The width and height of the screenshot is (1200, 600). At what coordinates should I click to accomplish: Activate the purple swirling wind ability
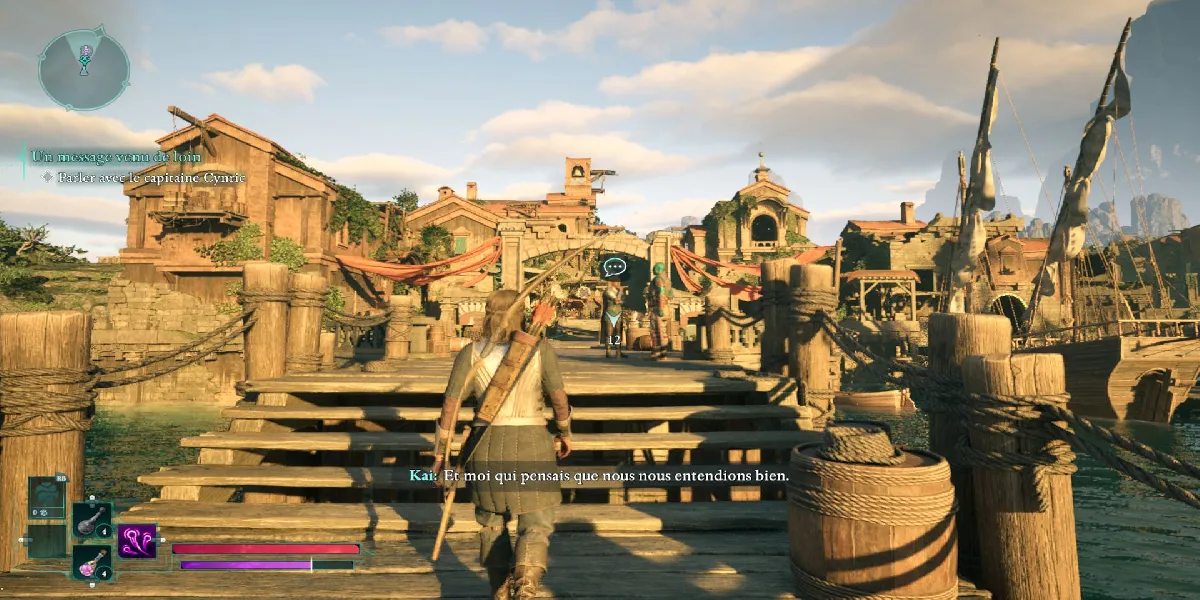pos(137,541)
